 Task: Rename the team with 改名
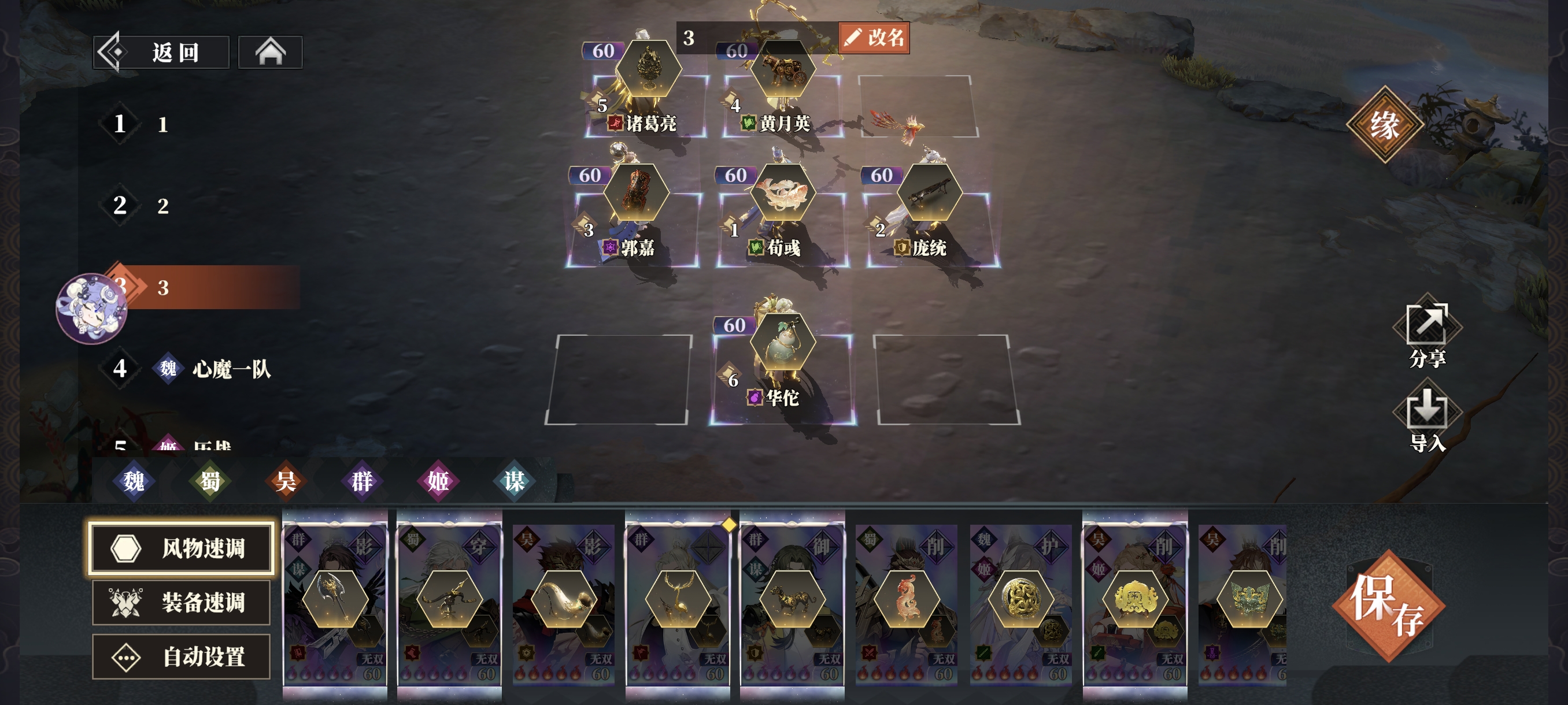(x=874, y=38)
